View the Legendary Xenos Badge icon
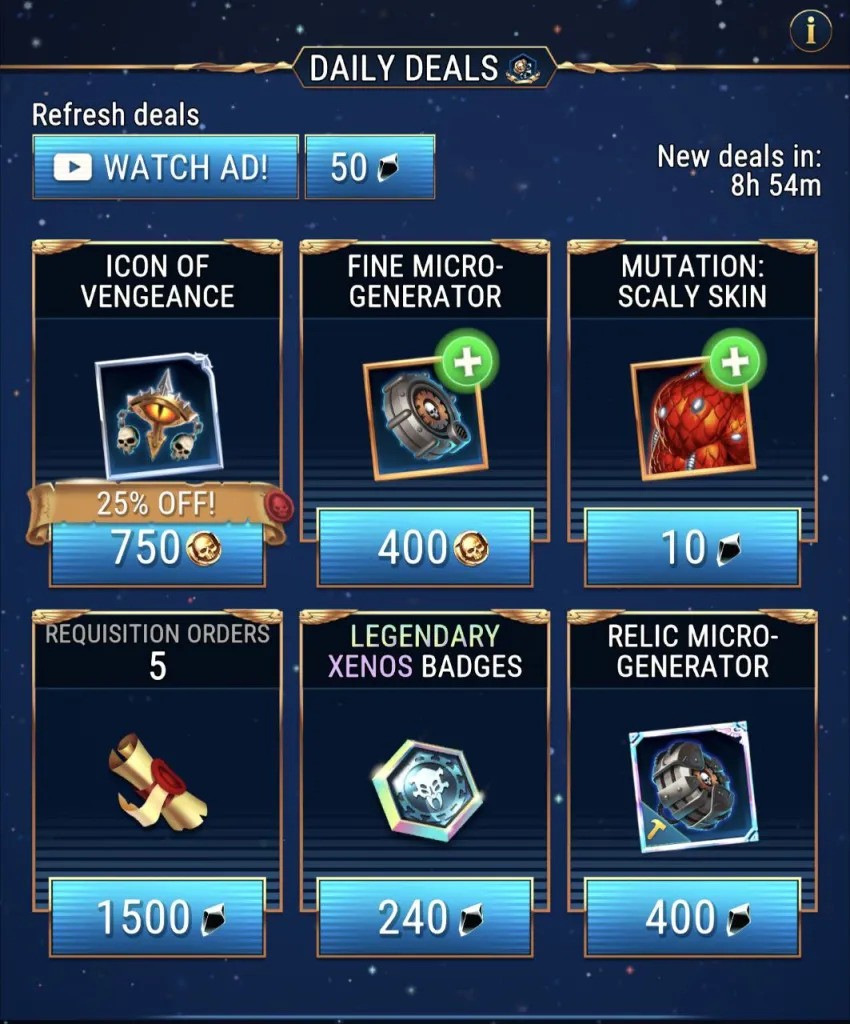This screenshot has width=850, height=1024. [x=424, y=791]
